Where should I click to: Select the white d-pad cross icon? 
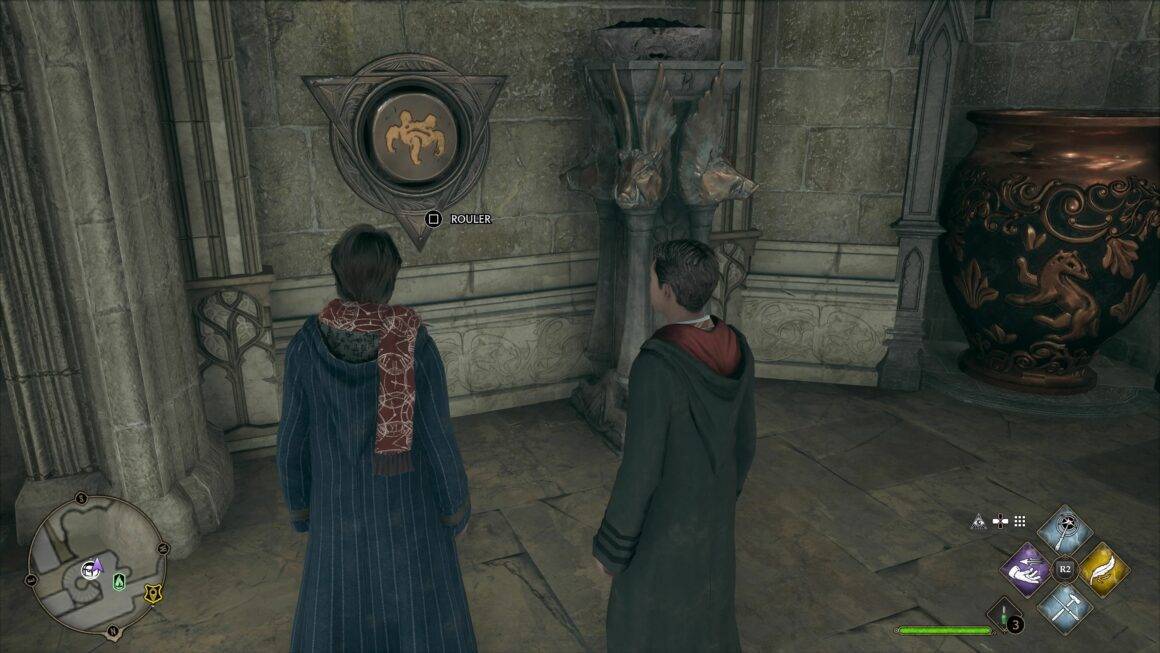click(999, 520)
